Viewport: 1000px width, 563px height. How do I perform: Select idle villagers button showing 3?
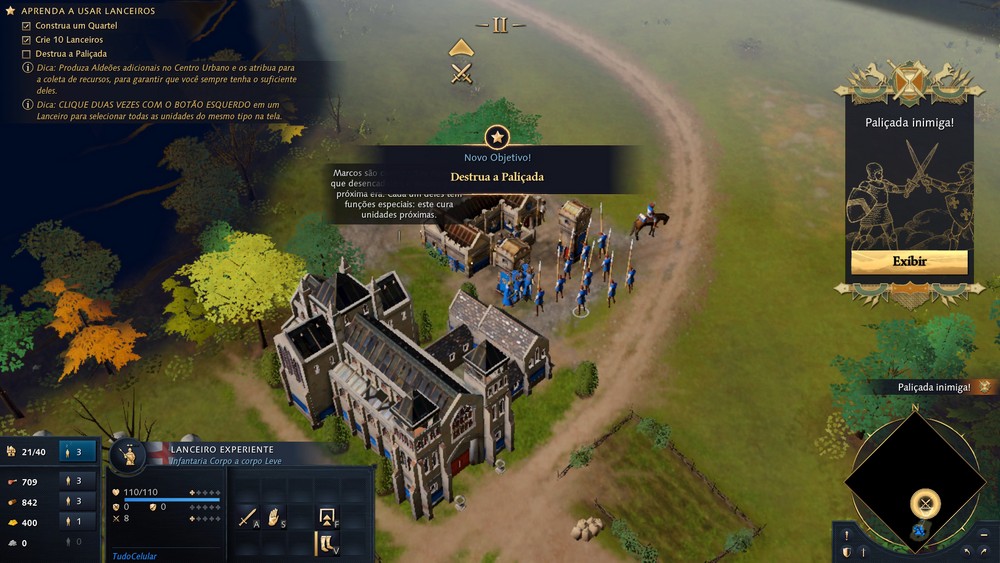coord(78,452)
